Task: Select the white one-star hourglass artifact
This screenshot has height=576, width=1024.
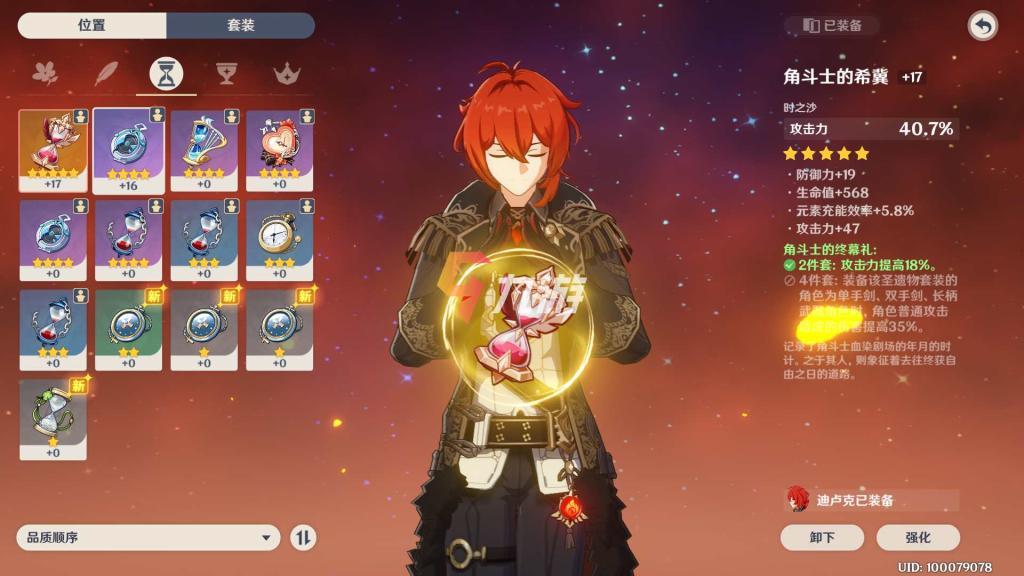Action: (x=53, y=419)
